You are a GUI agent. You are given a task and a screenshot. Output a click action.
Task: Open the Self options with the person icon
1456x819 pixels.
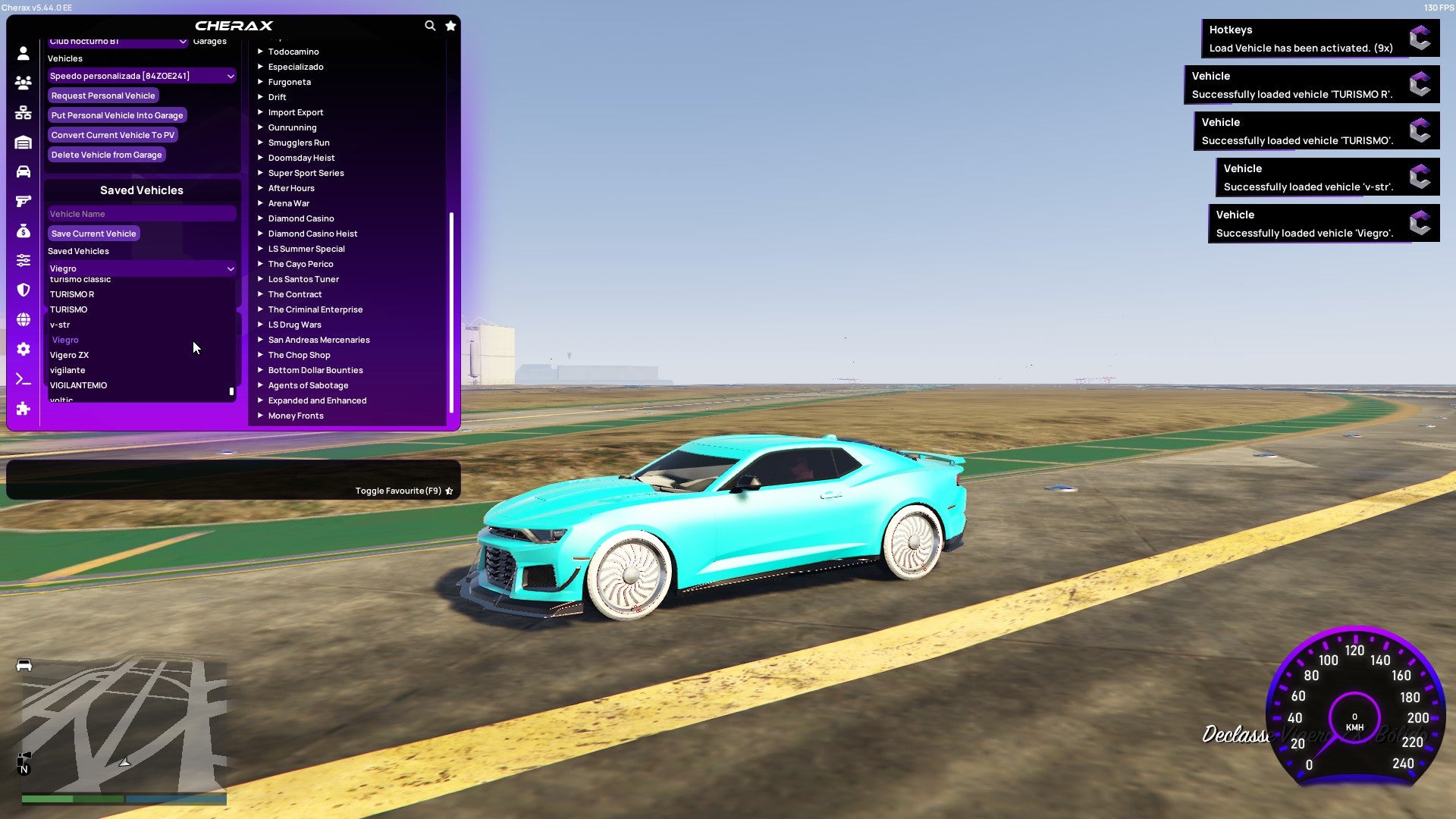click(23, 54)
